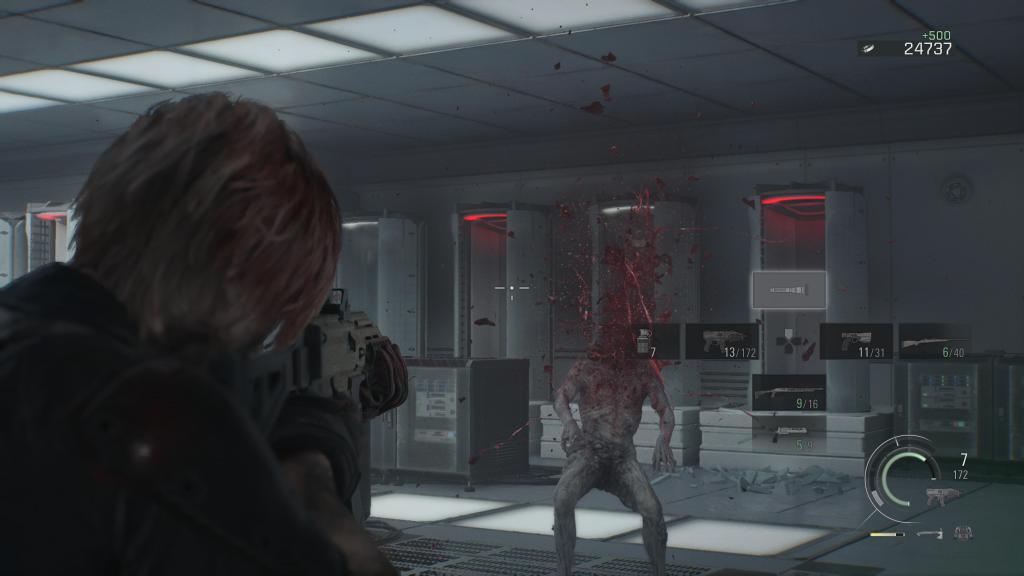Equip the shotgun showing 9/16
The width and height of the screenshot is (1024, 576).
tap(789, 392)
